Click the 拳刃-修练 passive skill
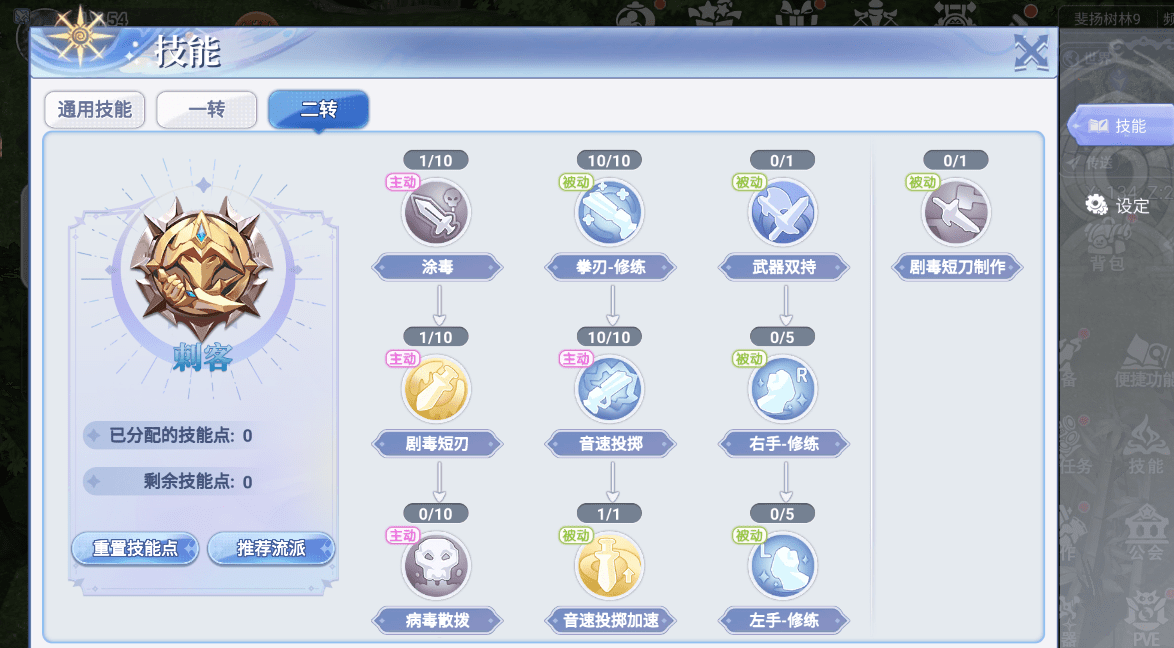The width and height of the screenshot is (1174, 648). click(610, 212)
